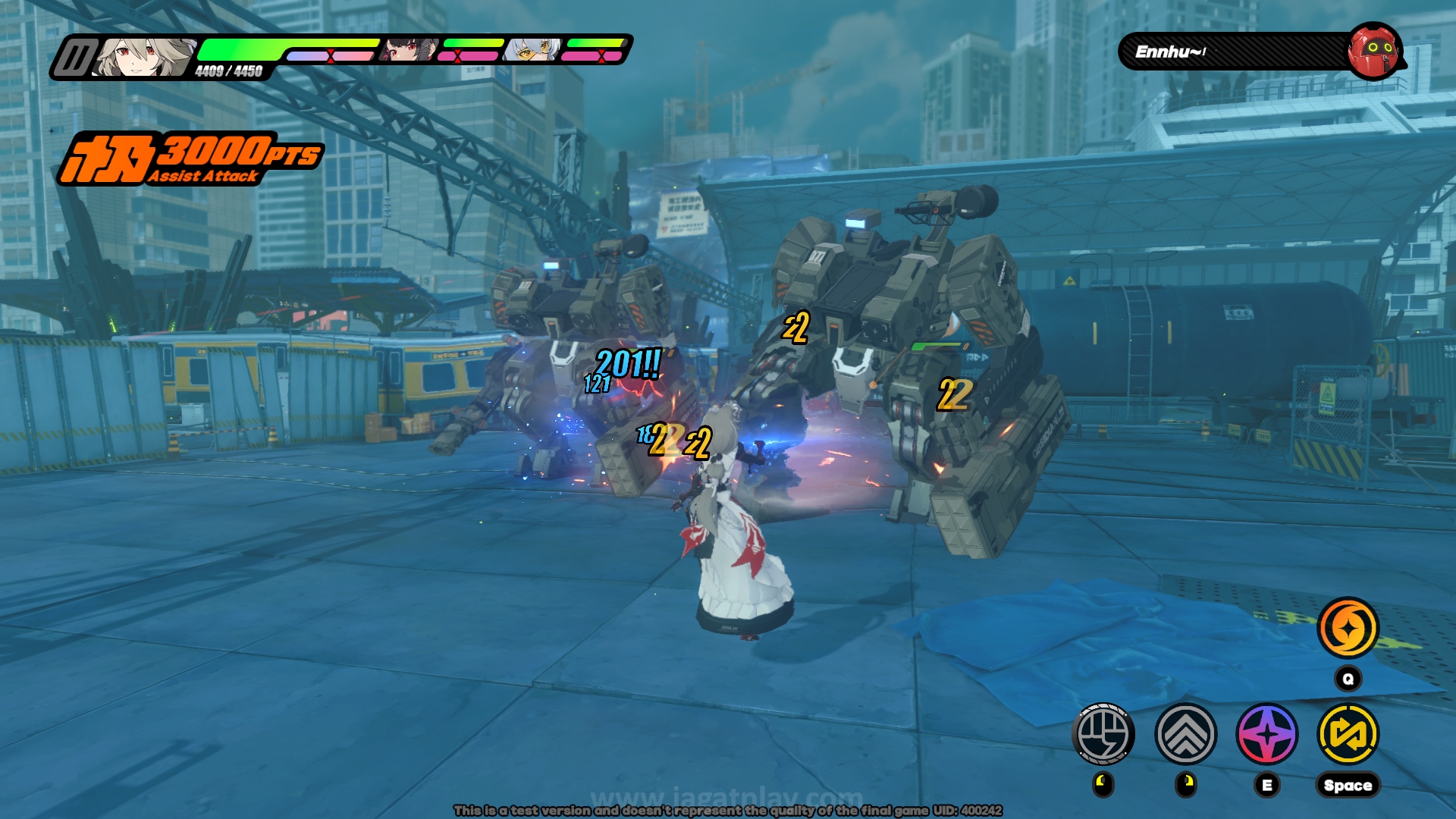This screenshot has height=819, width=1456.
Task: Trigger the fist basic attack icon
Action: [1103, 733]
